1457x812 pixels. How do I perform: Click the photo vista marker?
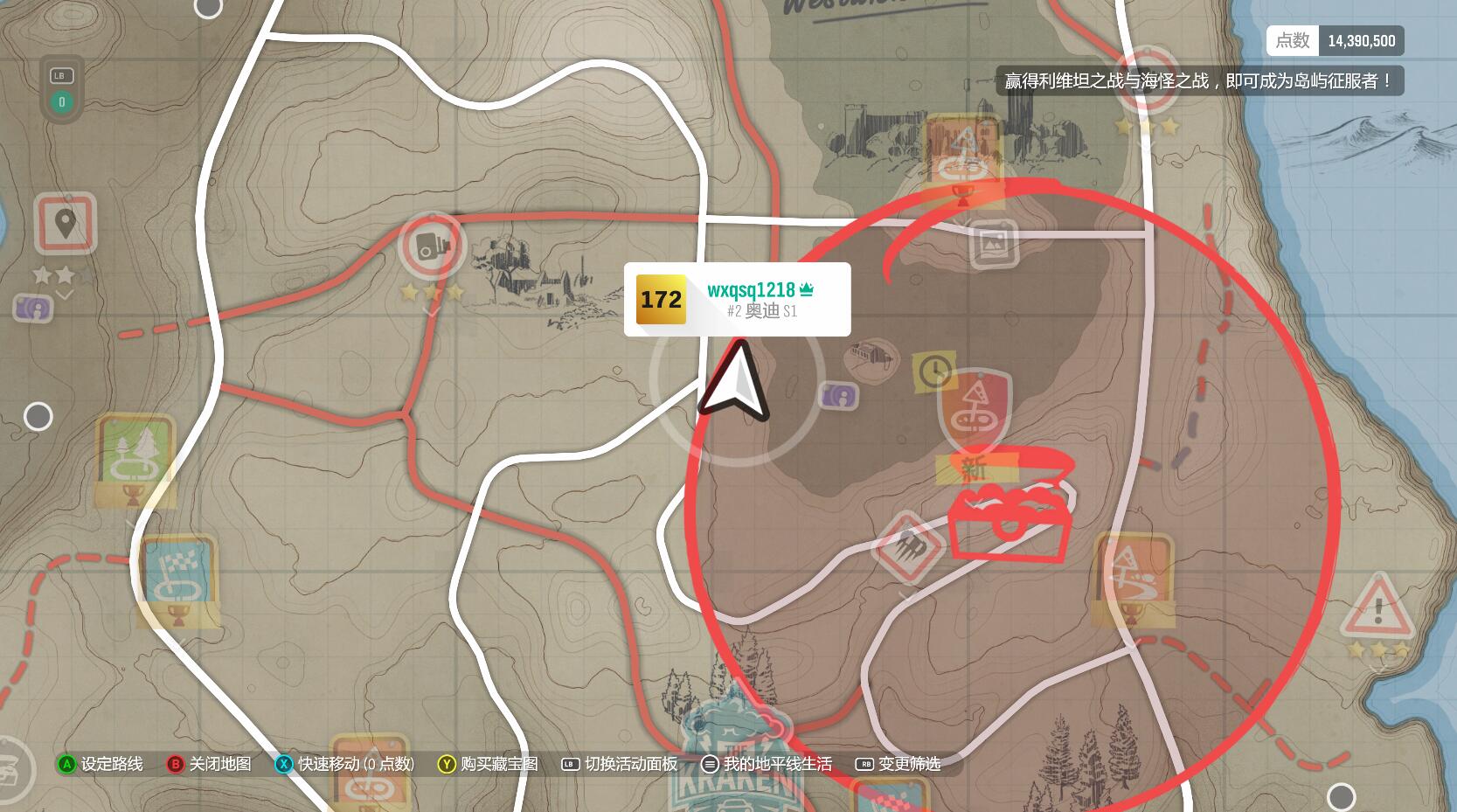pyautogui.click(x=994, y=244)
